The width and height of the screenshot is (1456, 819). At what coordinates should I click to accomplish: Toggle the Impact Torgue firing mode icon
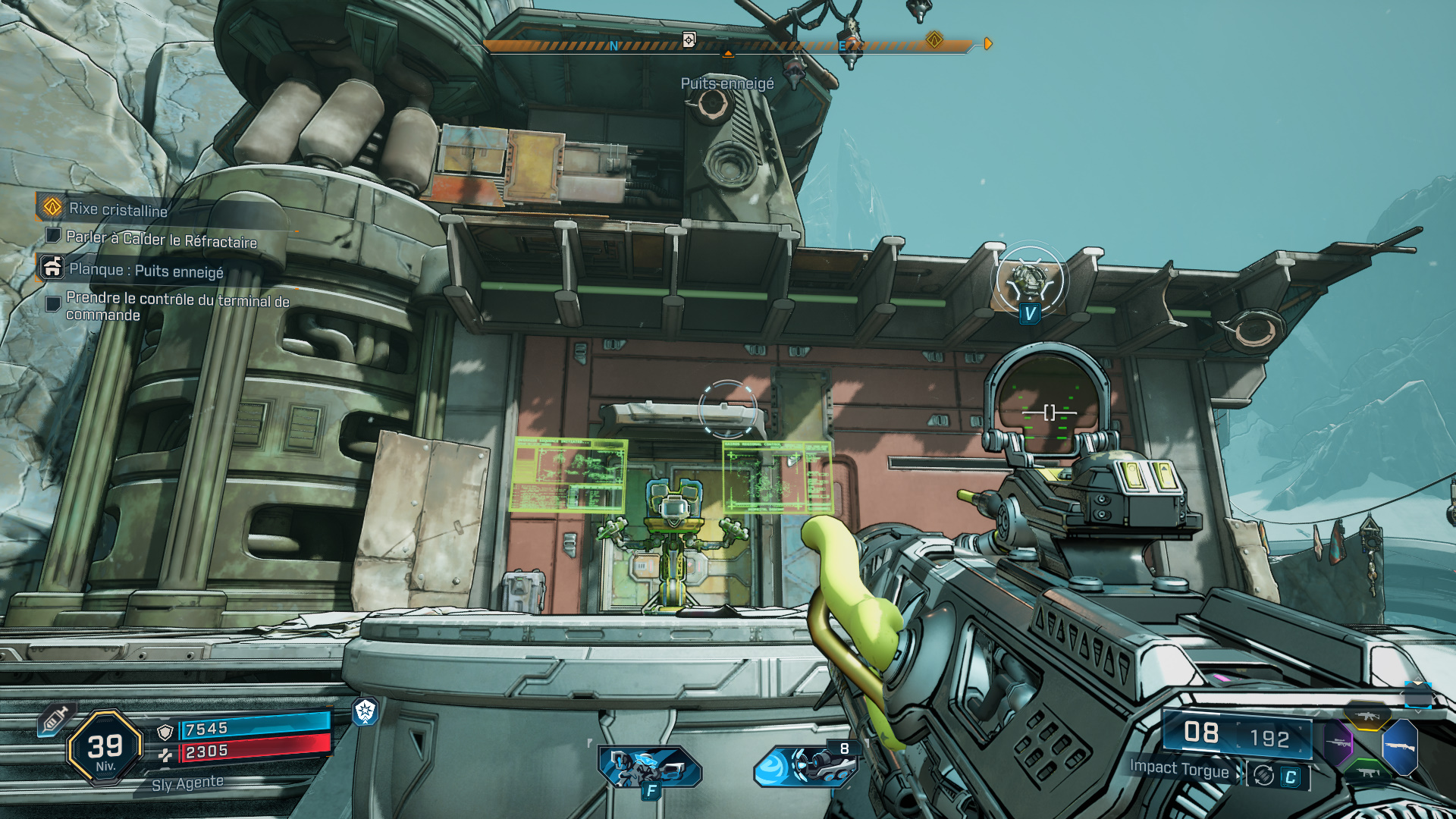pyautogui.click(x=1263, y=775)
